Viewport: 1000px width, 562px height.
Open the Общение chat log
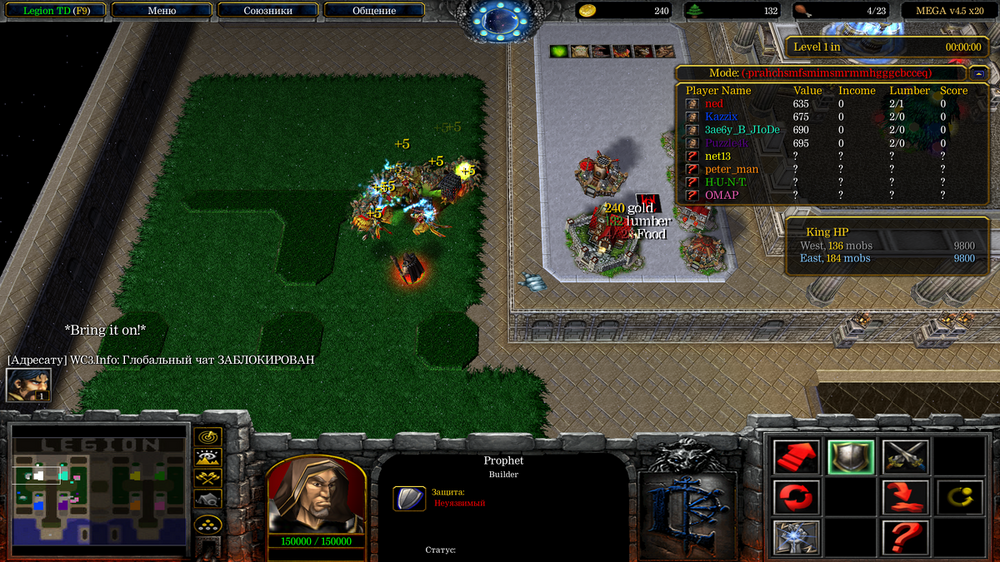pyautogui.click(x=374, y=10)
